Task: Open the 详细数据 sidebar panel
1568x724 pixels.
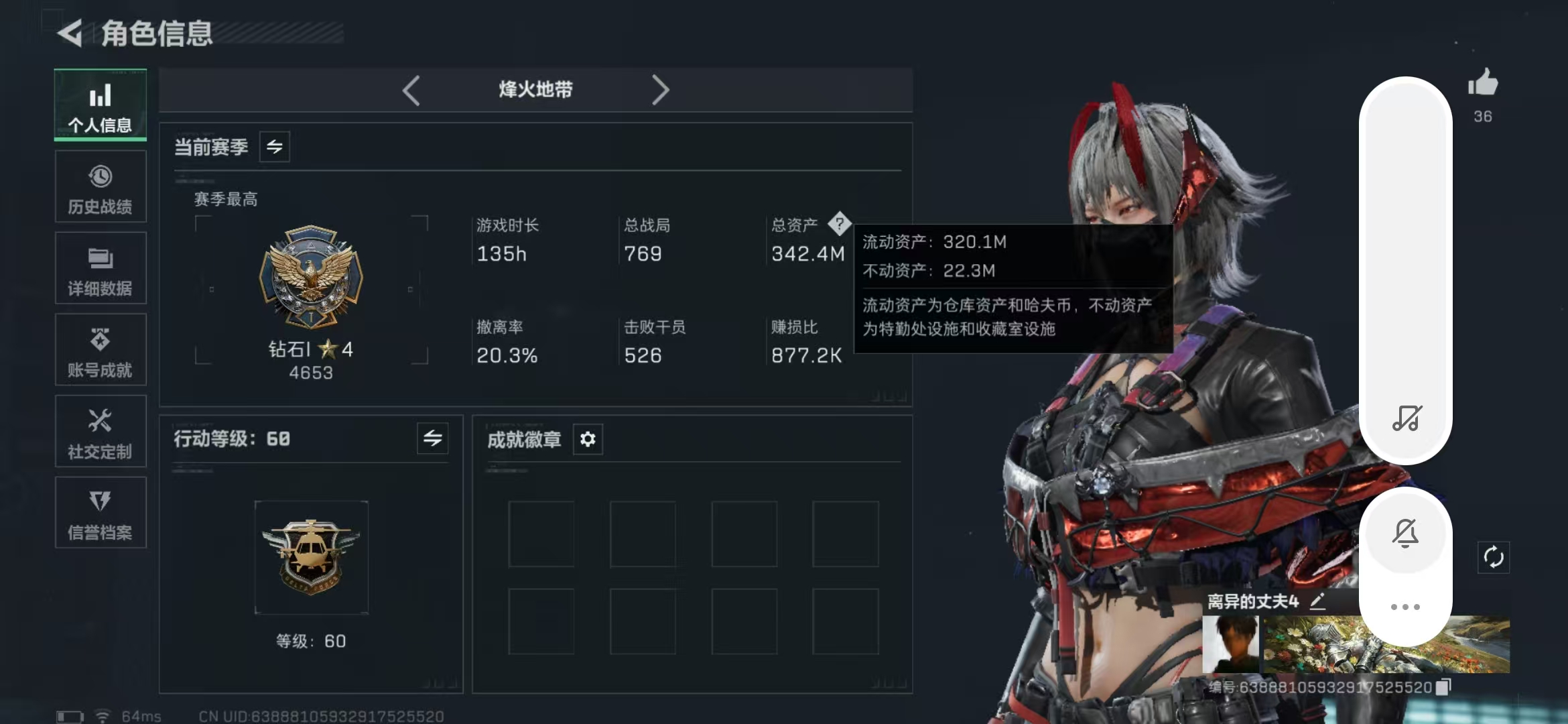Action: [101, 268]
